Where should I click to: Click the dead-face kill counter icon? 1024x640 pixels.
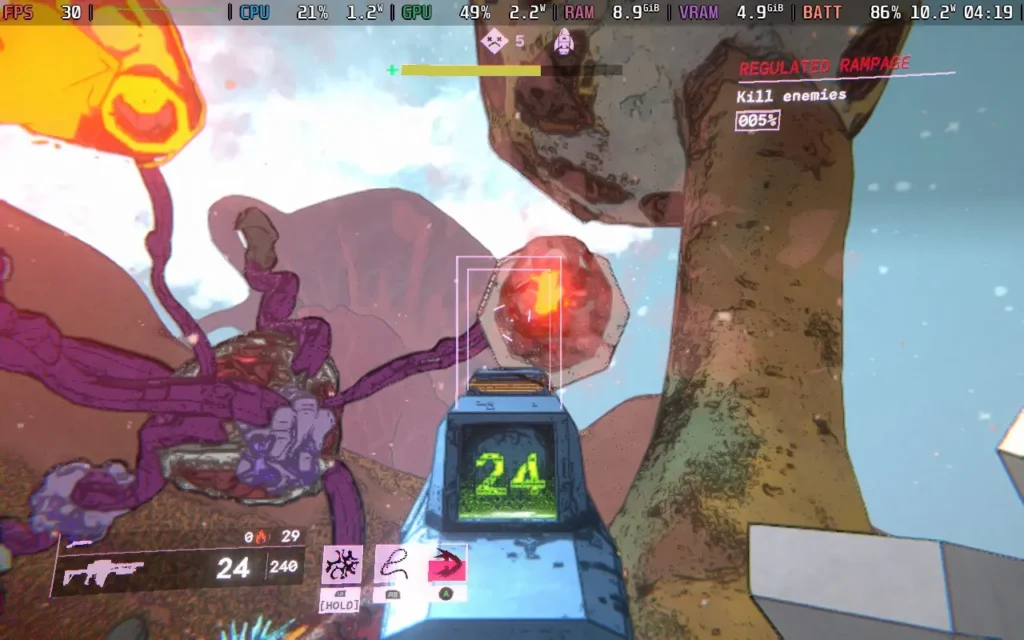pos(494,41)
